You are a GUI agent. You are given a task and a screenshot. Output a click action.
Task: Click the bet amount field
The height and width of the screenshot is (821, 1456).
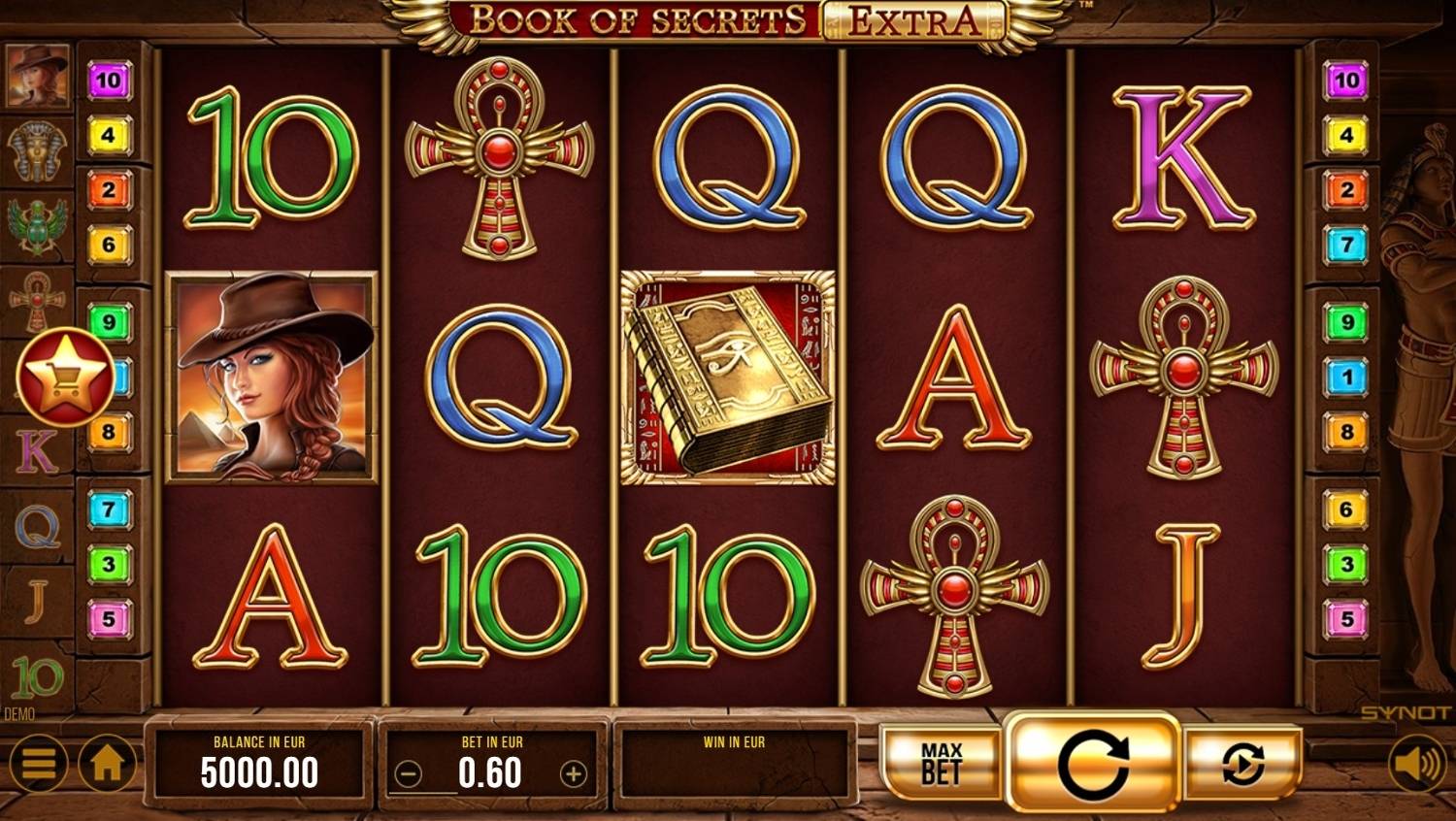491,773
